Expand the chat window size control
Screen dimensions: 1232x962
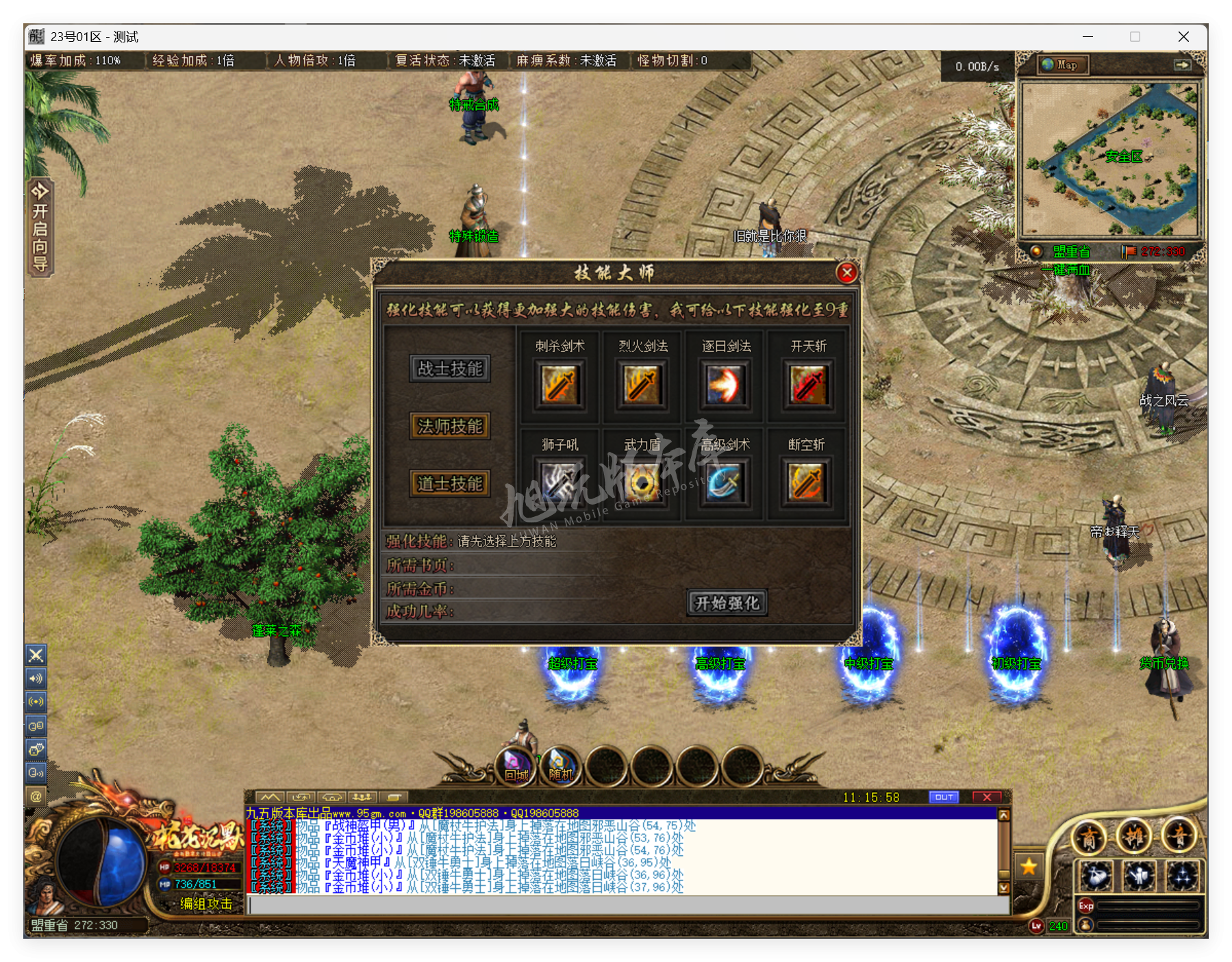click(301, 796)
